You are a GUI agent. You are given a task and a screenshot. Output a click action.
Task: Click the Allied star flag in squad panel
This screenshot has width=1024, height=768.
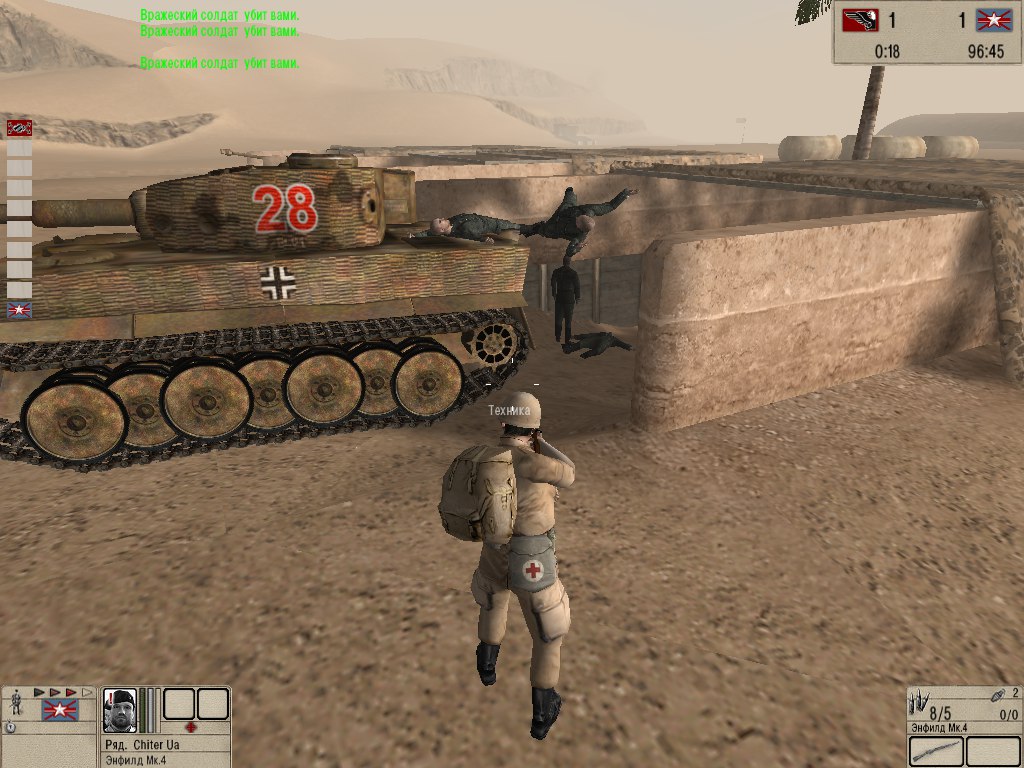point(59,711)
